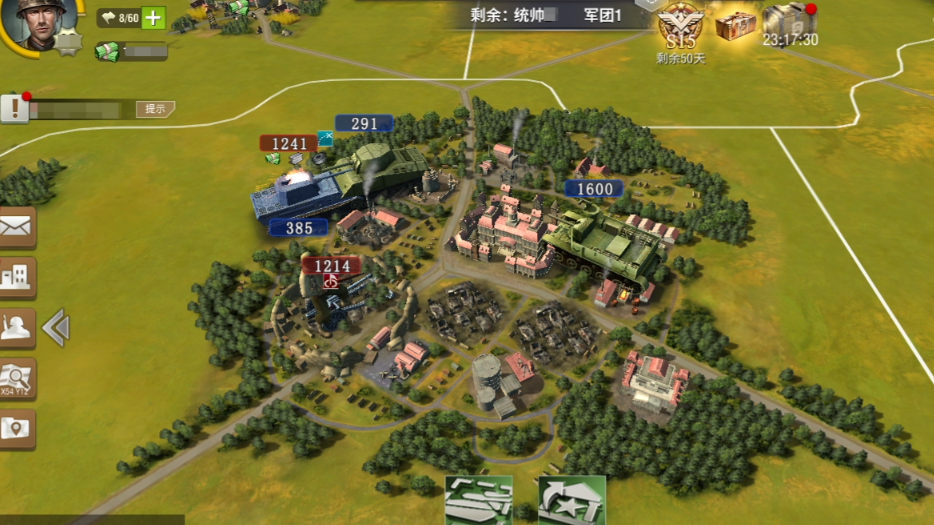Open the map location pin button
The image size is (934, 525).
coord(17,428)
